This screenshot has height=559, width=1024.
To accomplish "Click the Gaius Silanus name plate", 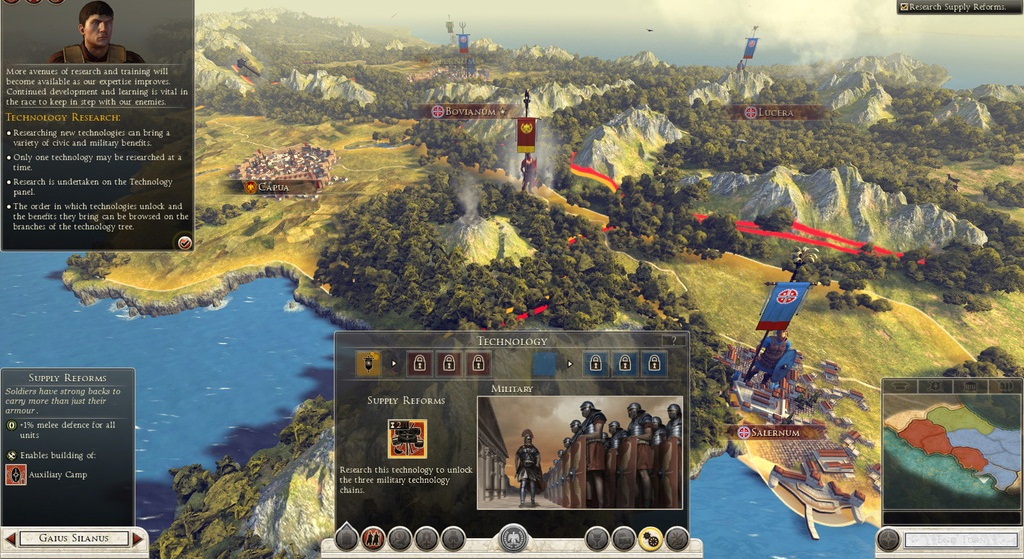I will [x=73, y=539].
